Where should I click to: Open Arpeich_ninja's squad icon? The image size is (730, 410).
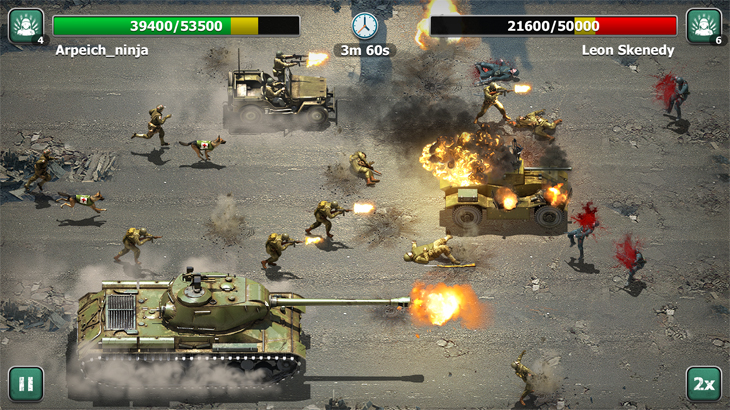pyautogui.click(x=25, y=26)
